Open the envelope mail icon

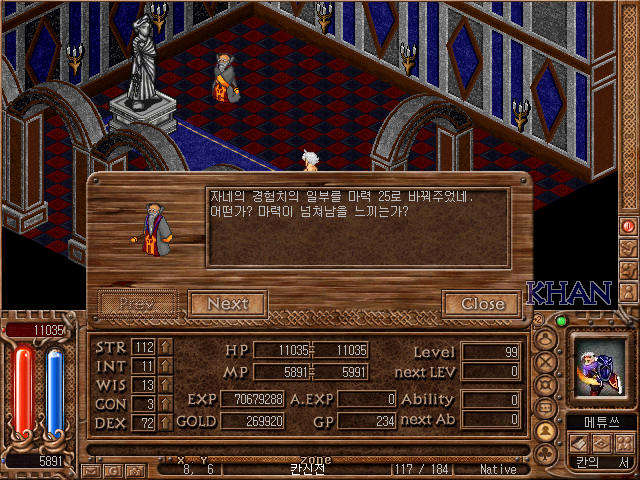[x=92, y=469]
